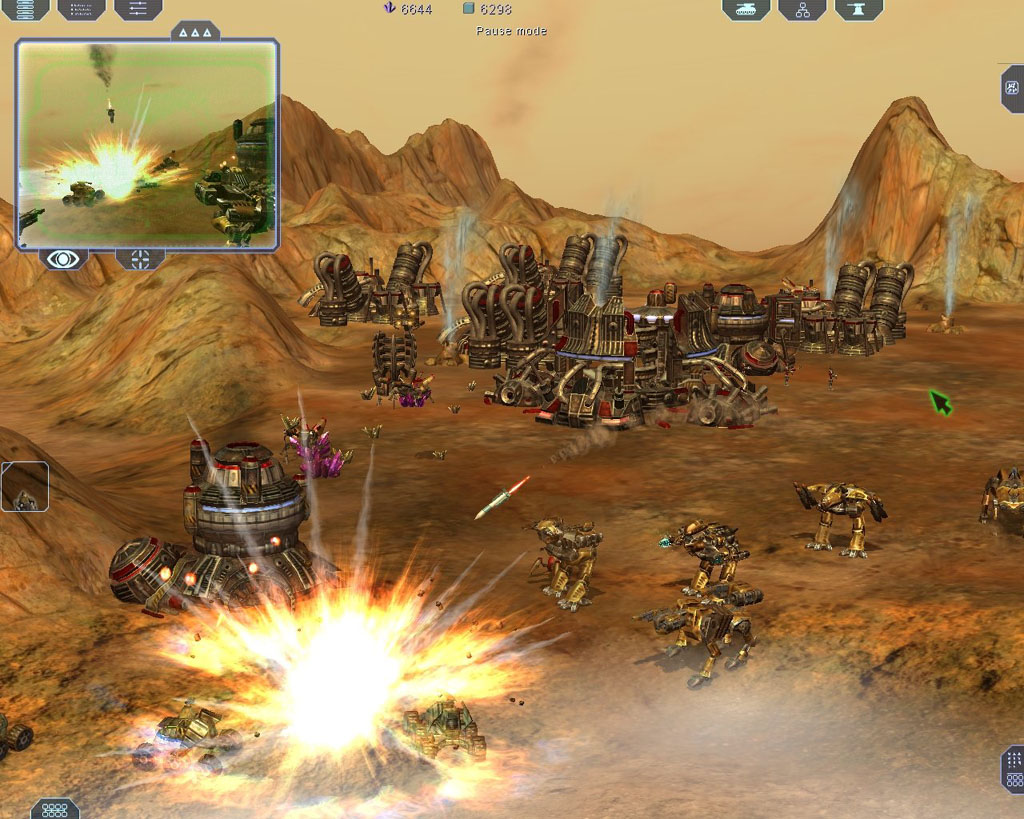Click the crosshair target button
Viewport: 1024px width, 819px height.
click(141, 259)
